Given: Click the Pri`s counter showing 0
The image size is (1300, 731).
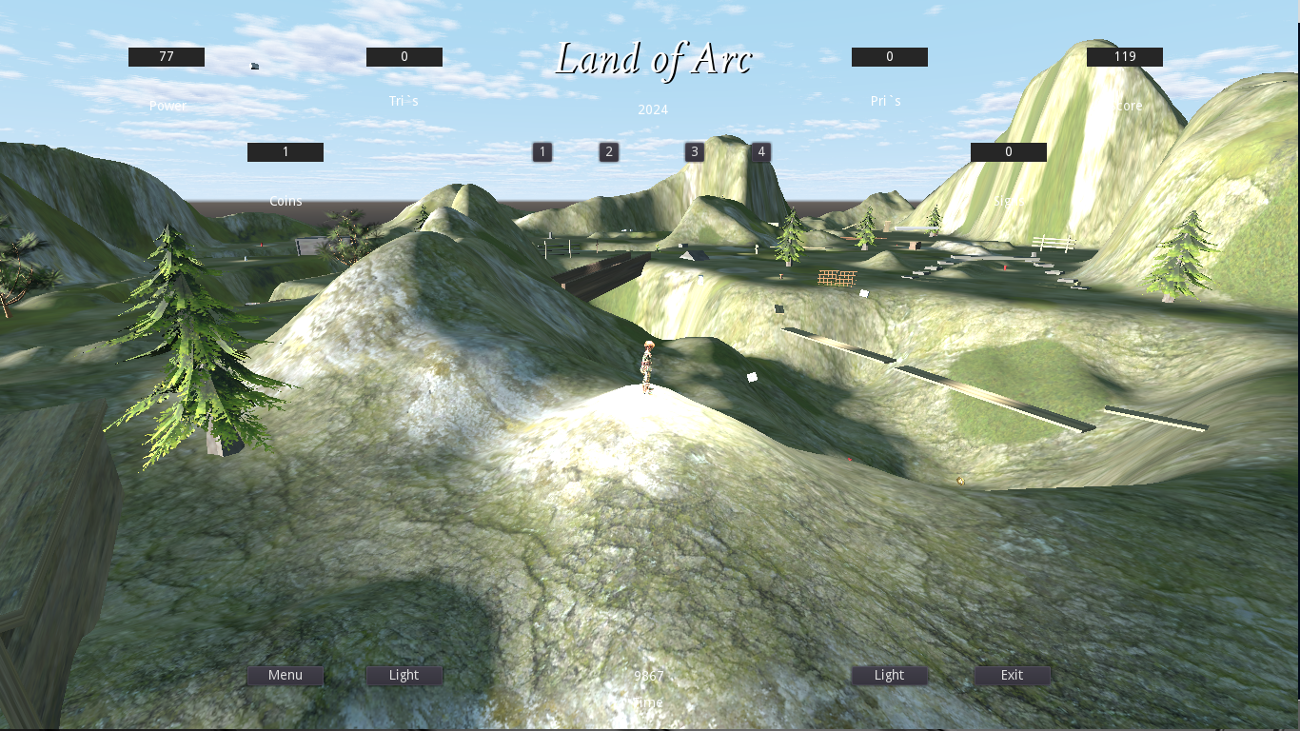Looking at the screenshot, I should pos(888,56).
